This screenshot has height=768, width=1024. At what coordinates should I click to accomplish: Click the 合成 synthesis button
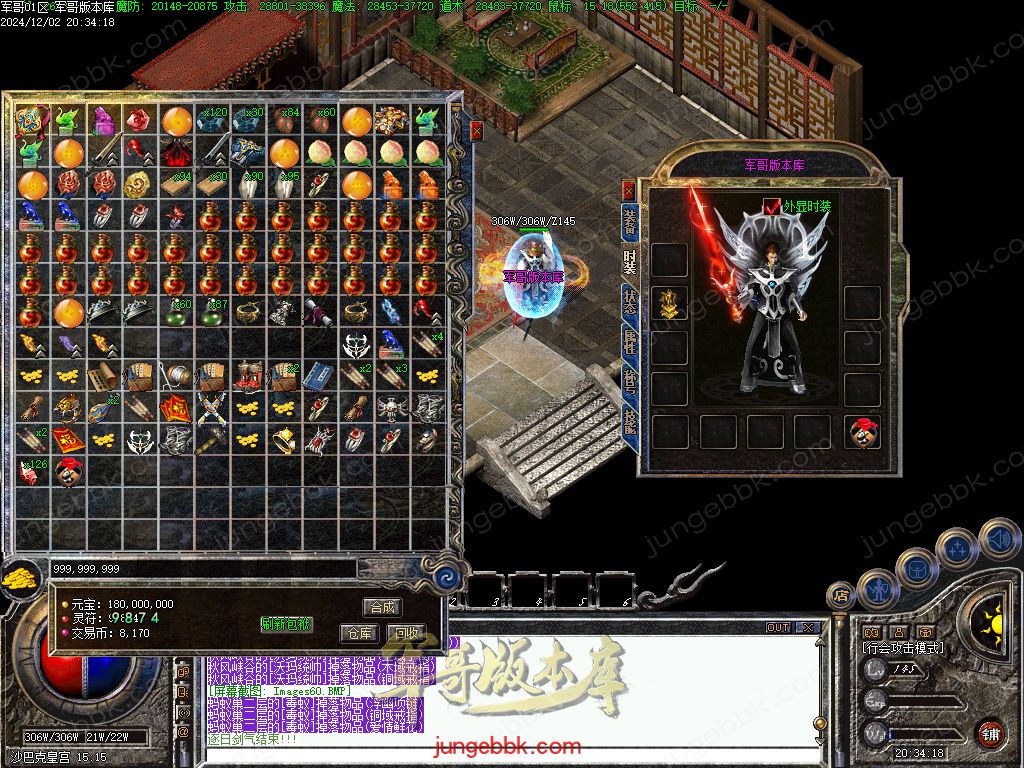[x=383, y=607]
